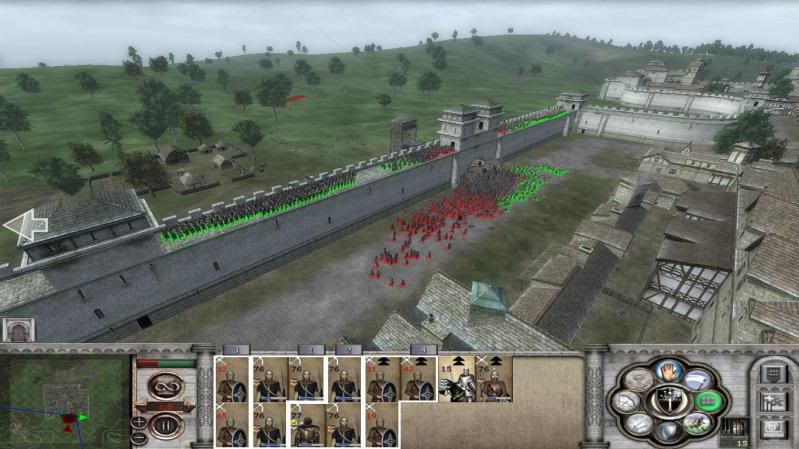Screen dimensions: 799x449
Task: Decrease game speed with the left arrow
Action: tap(141, 407)
